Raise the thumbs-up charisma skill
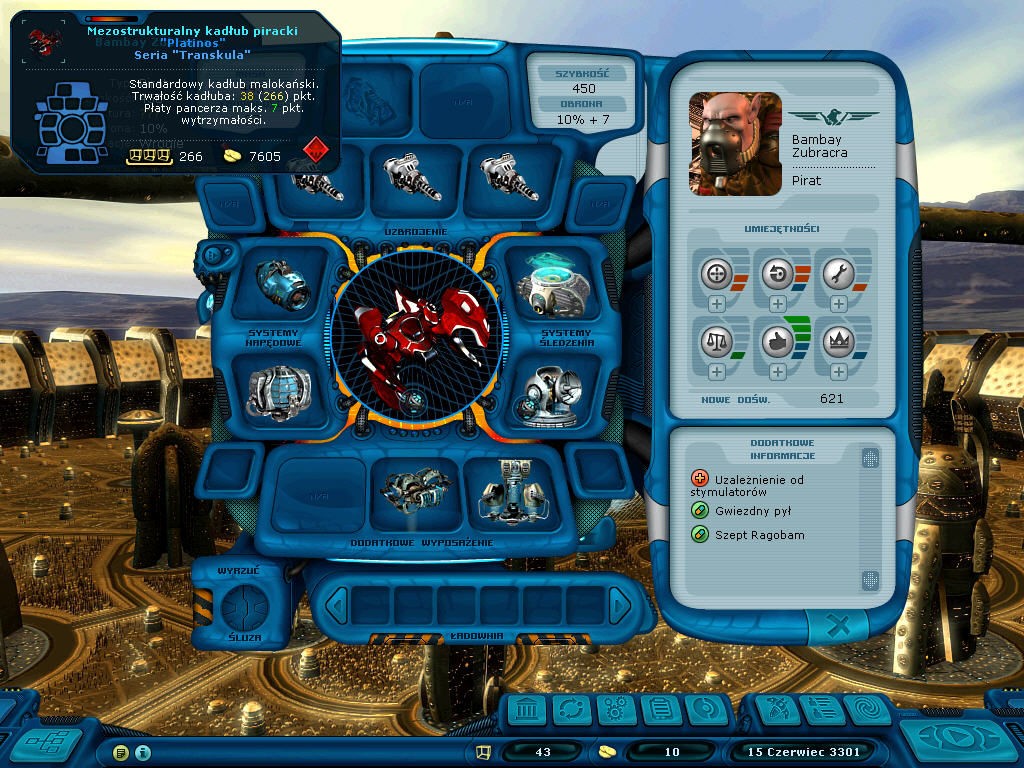The image size is (1024, 768). click(778, 371)
